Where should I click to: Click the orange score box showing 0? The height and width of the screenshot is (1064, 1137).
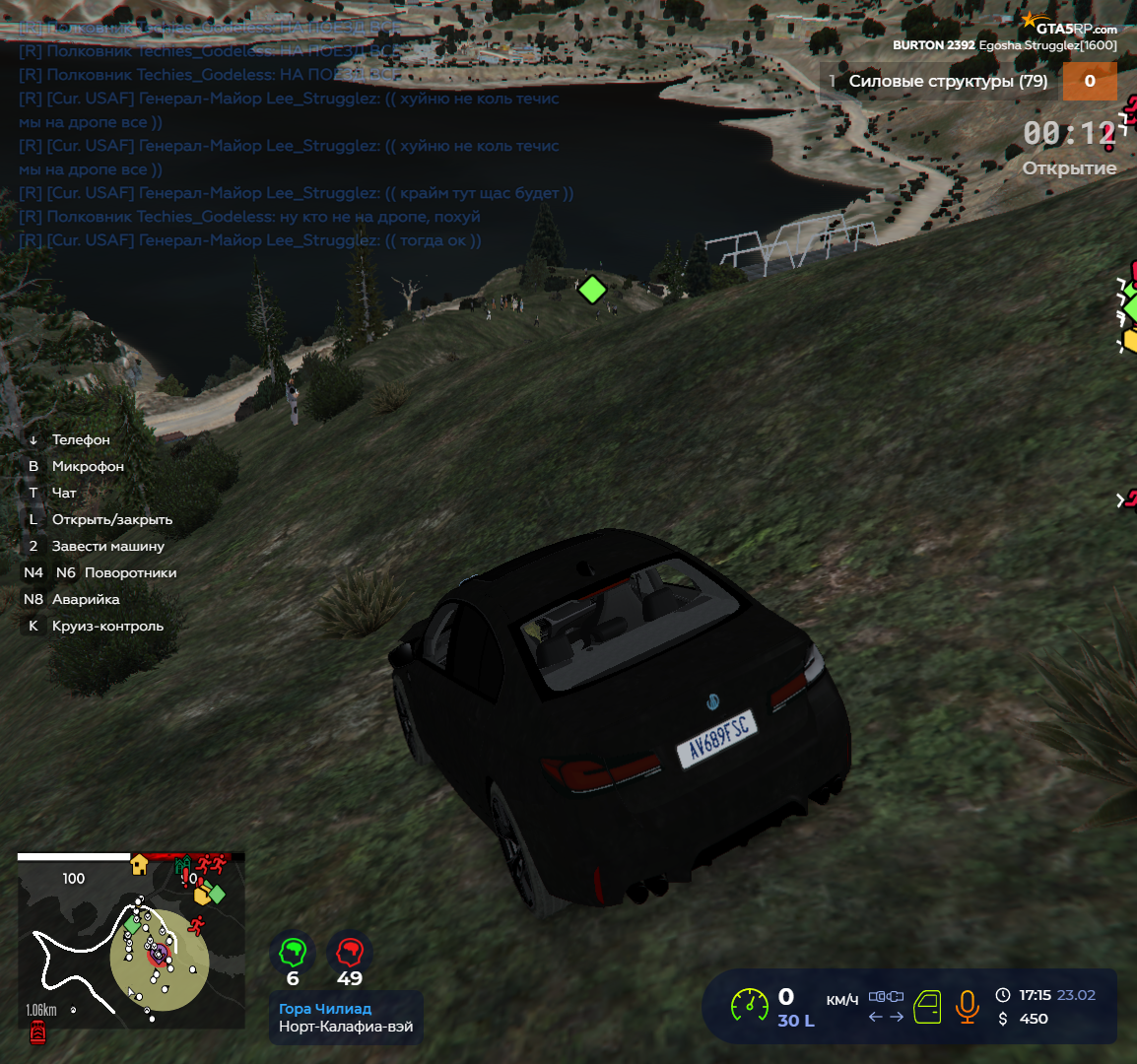point(1089,81)
